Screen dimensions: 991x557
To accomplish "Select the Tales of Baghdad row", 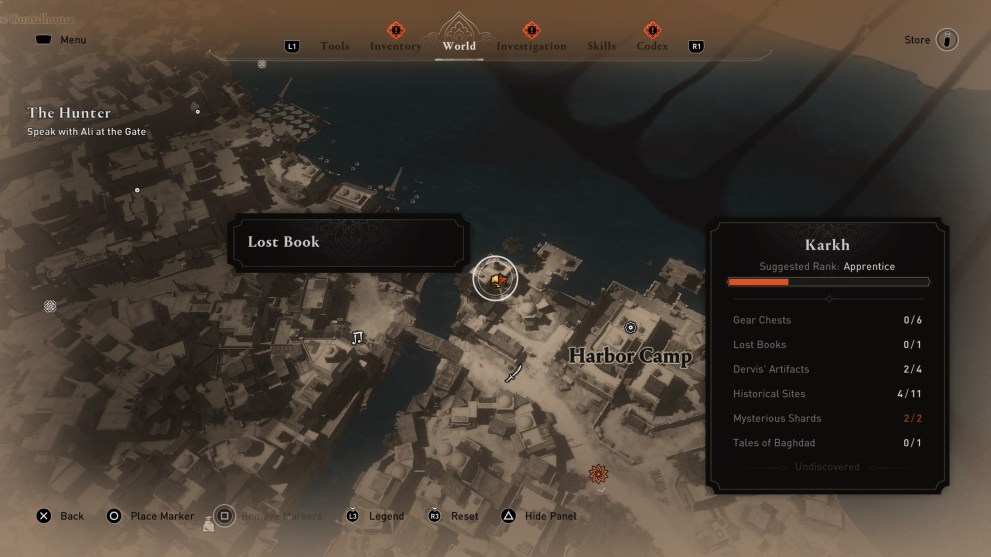I will 828,443.
